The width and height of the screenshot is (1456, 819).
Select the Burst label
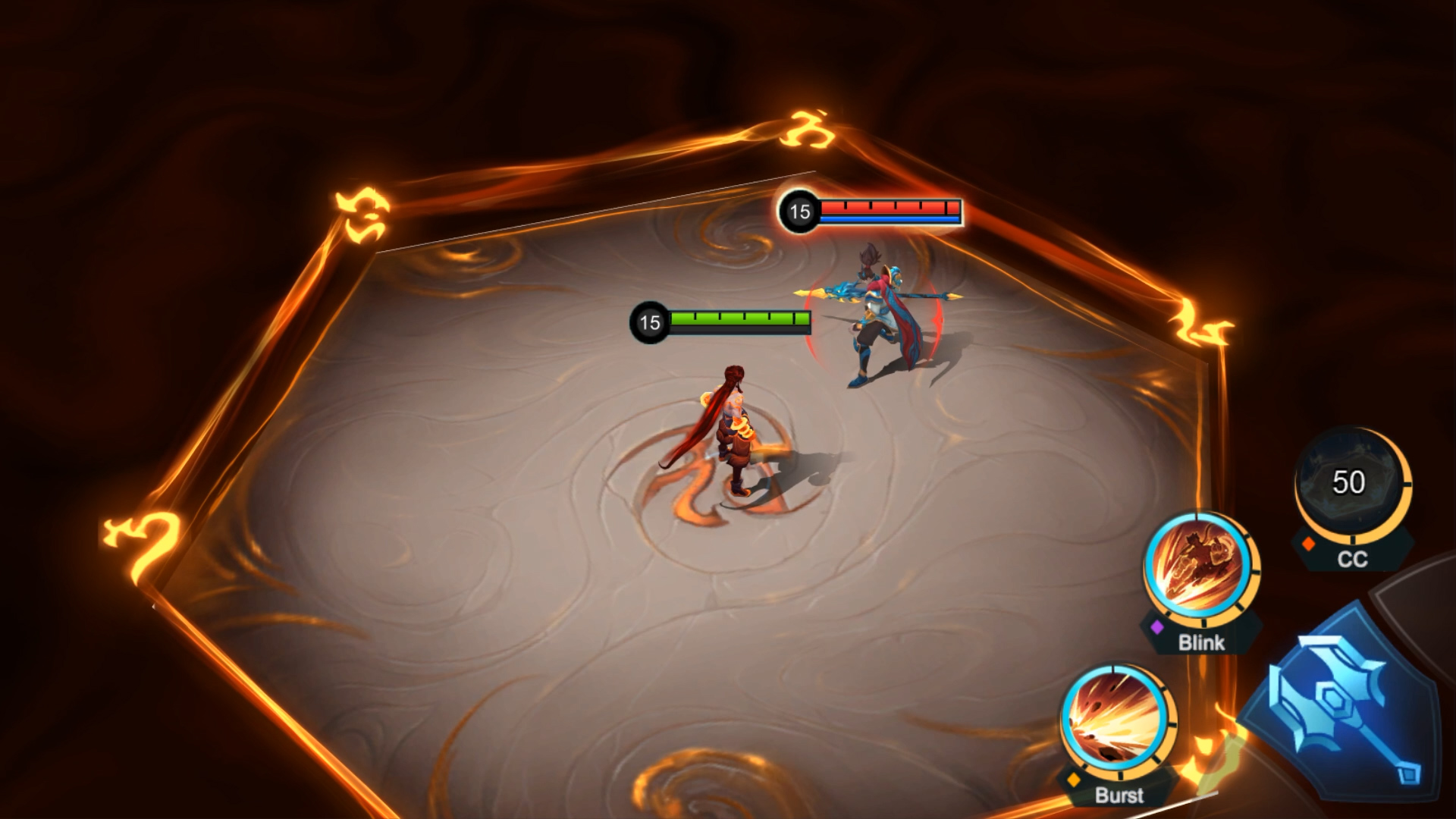1119,795
